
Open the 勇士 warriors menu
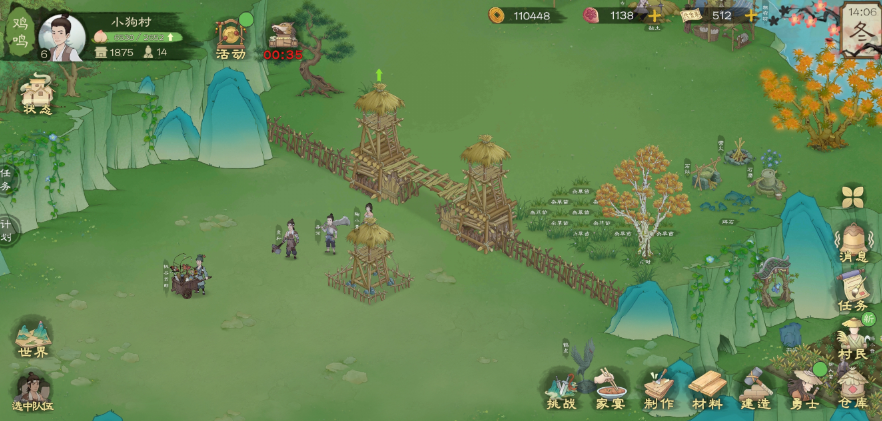tap(805, 389)
